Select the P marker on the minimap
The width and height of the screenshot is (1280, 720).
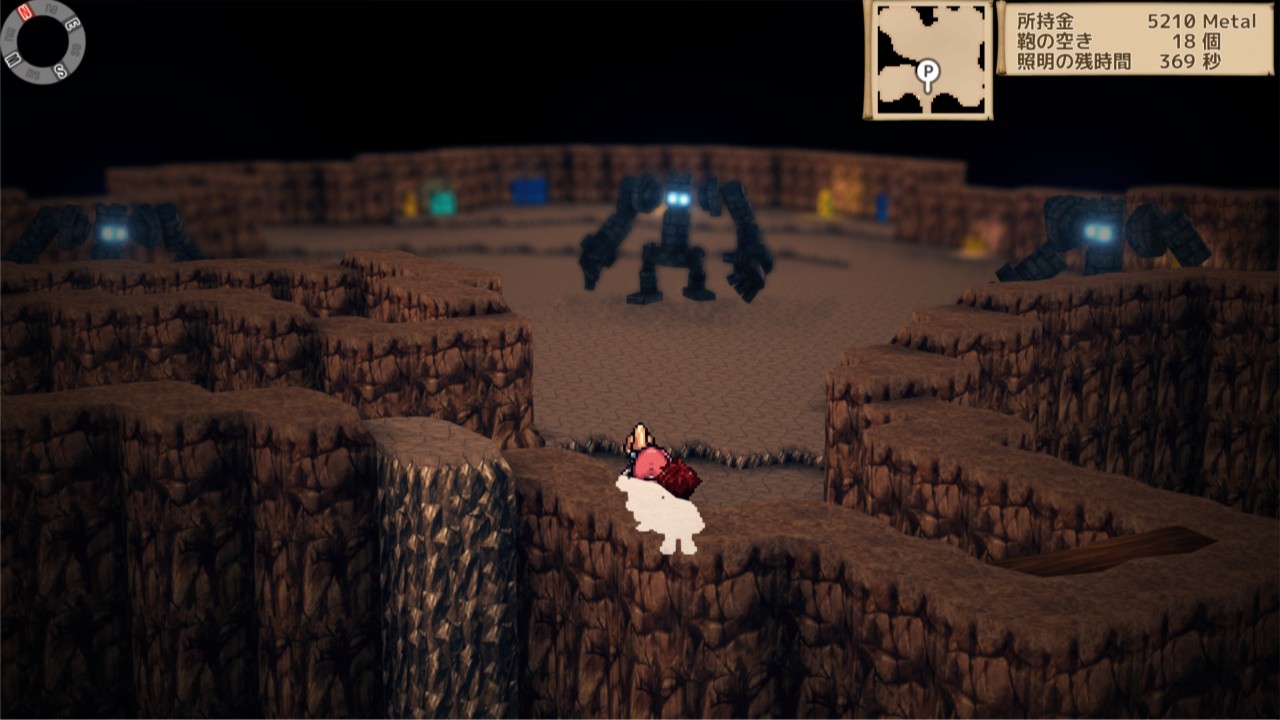[x=928, y=72]
